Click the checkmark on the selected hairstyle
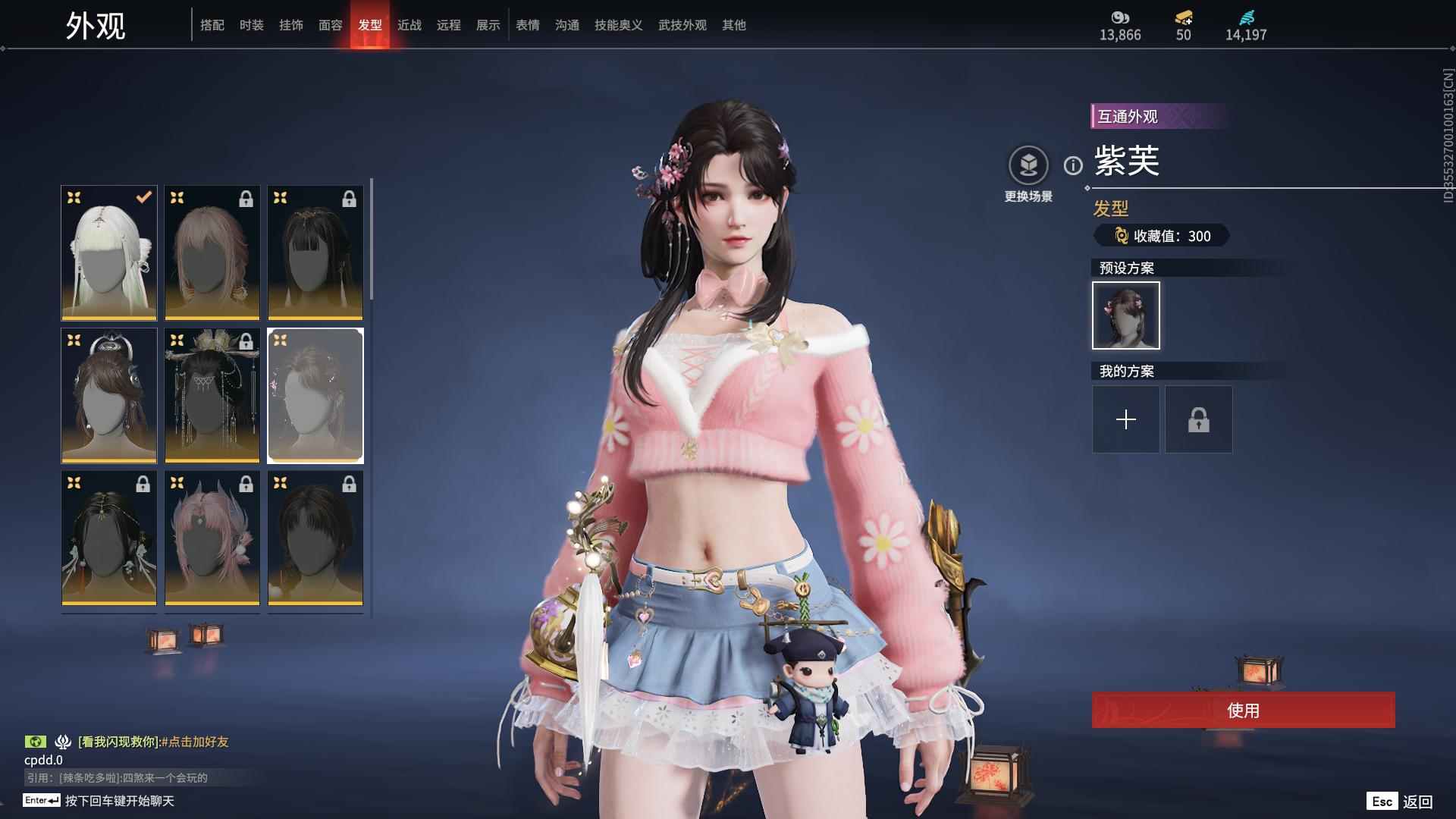 141,198
